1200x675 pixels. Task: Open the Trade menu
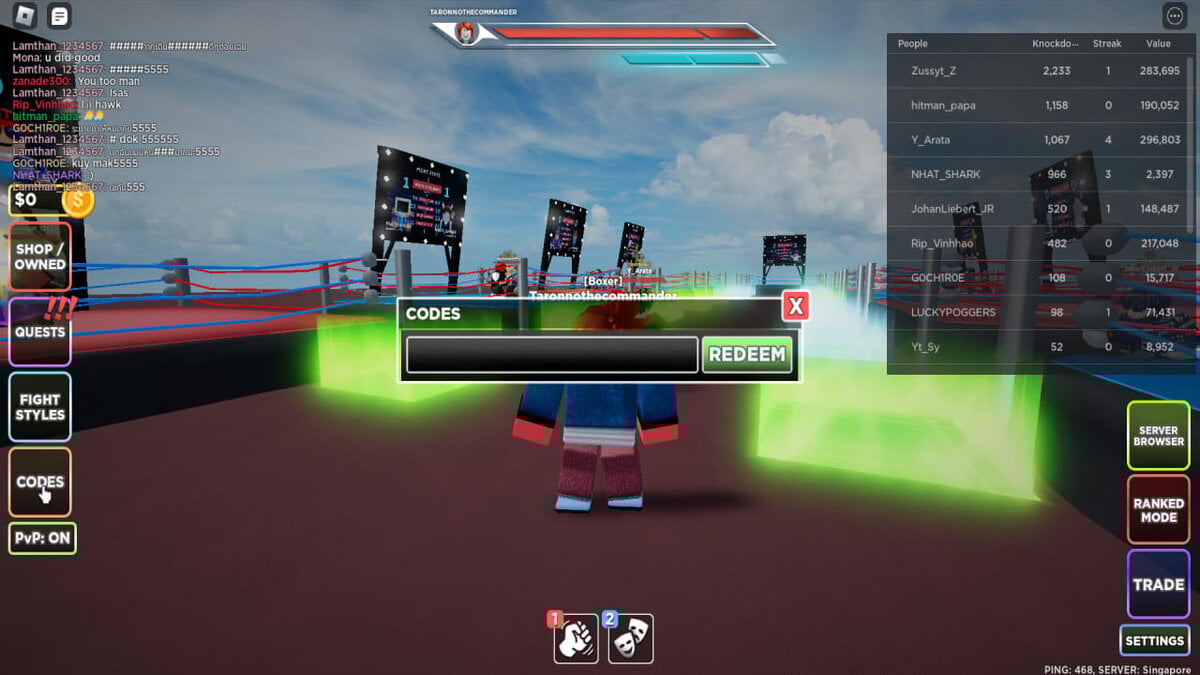[x=1158, y=585]
